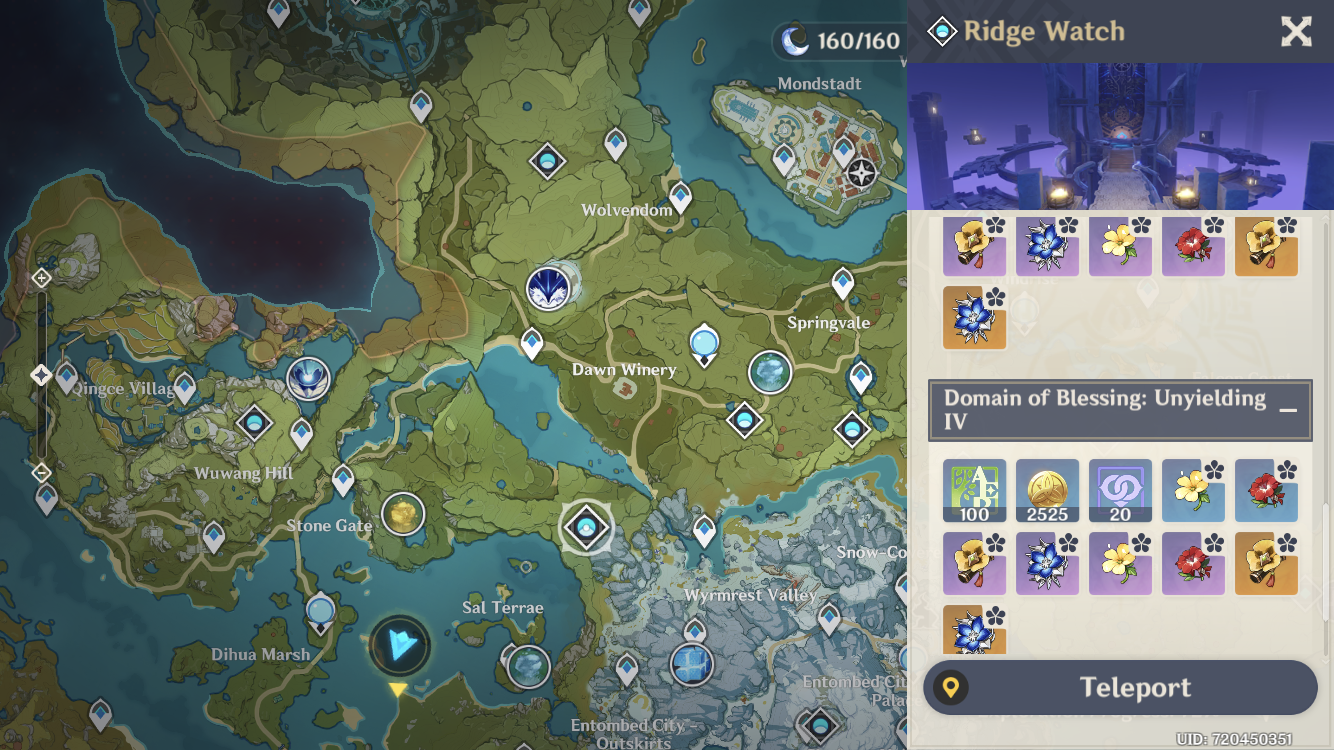Open the Statue of the Seven near Wolvendom
The image size is (1334, 750).
coord(547,290)
